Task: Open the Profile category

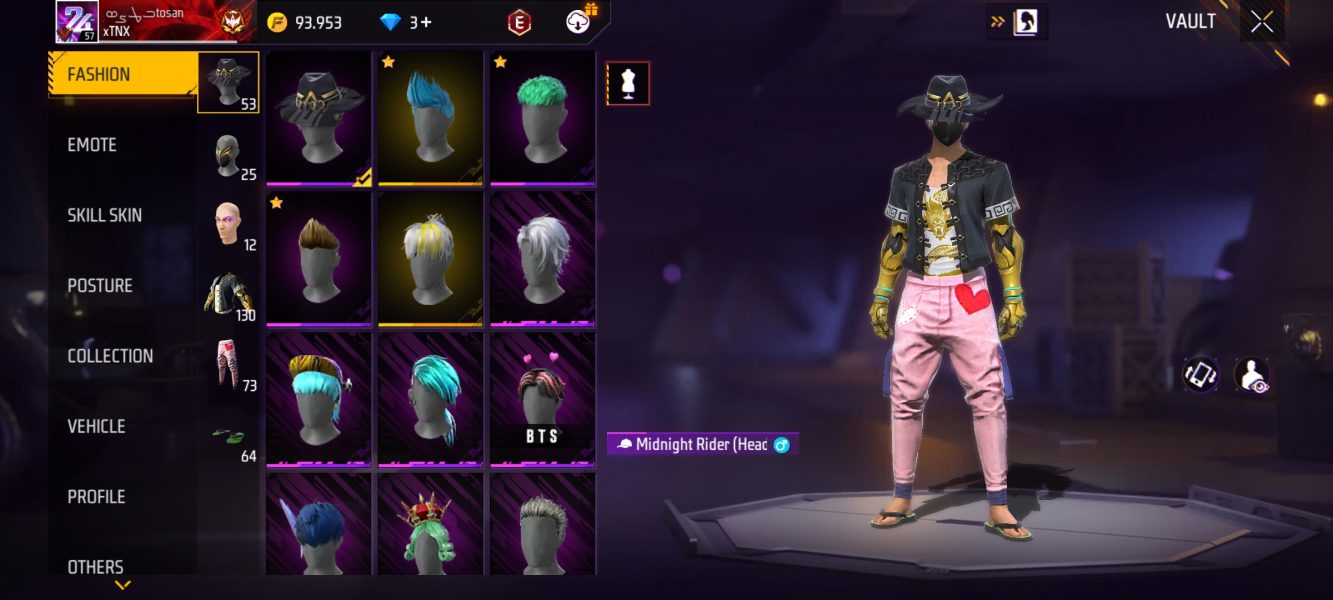Action: (96, 497)
